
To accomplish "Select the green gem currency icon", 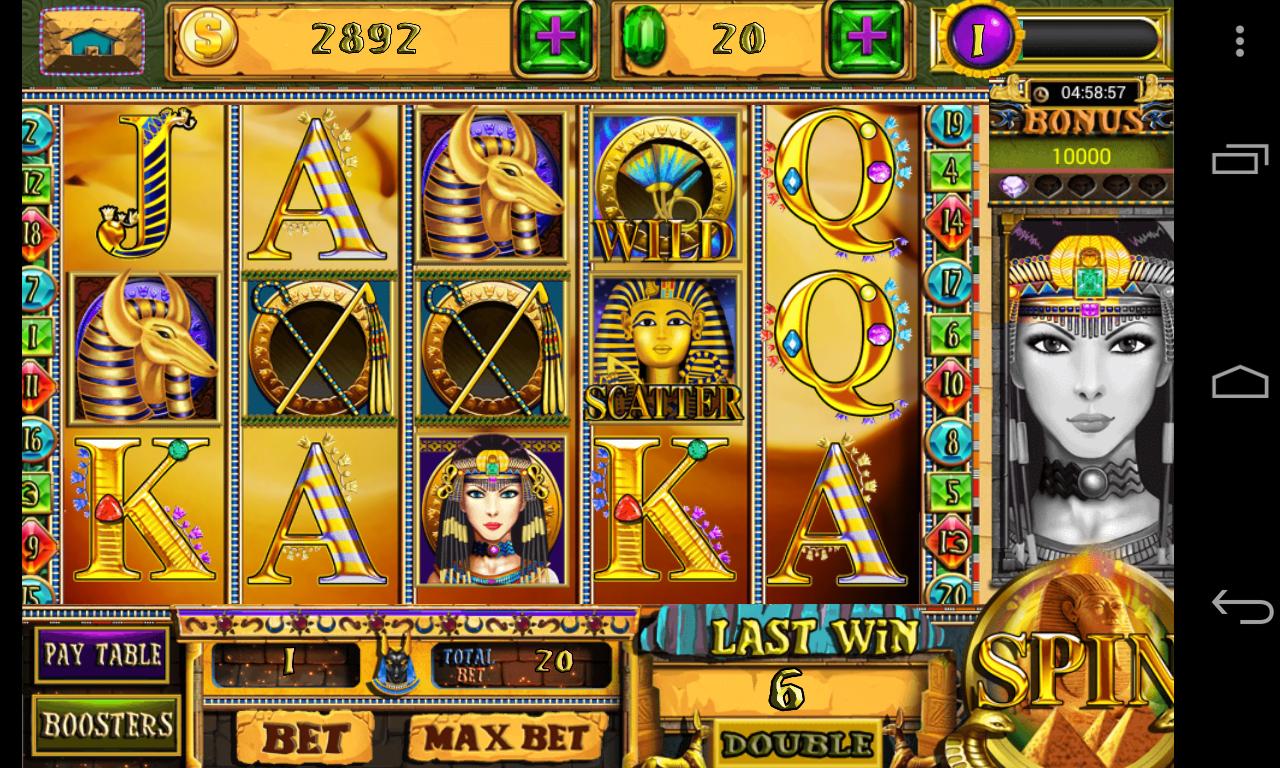I will pyautogui.click(x=646, y=38).
